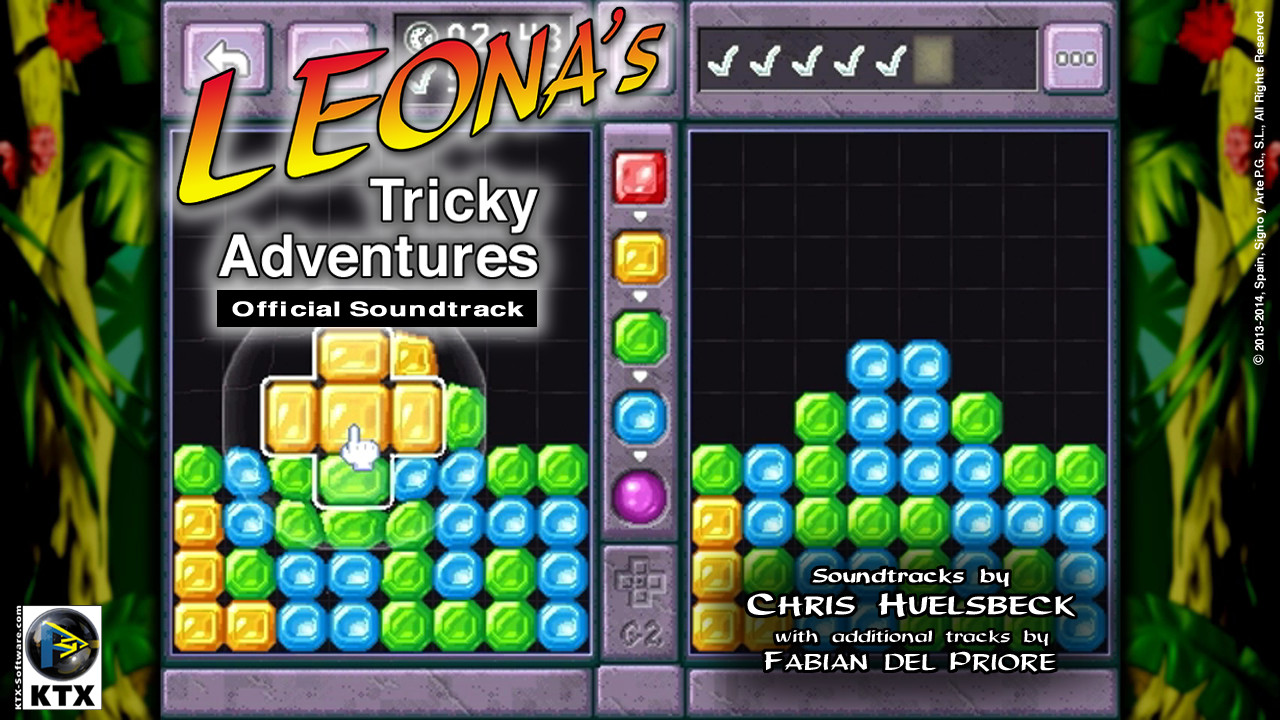1280x720 pixels.
Task: Expand the arrow below the blue gem
Action: pyautogui.click(x=641, y=453)
